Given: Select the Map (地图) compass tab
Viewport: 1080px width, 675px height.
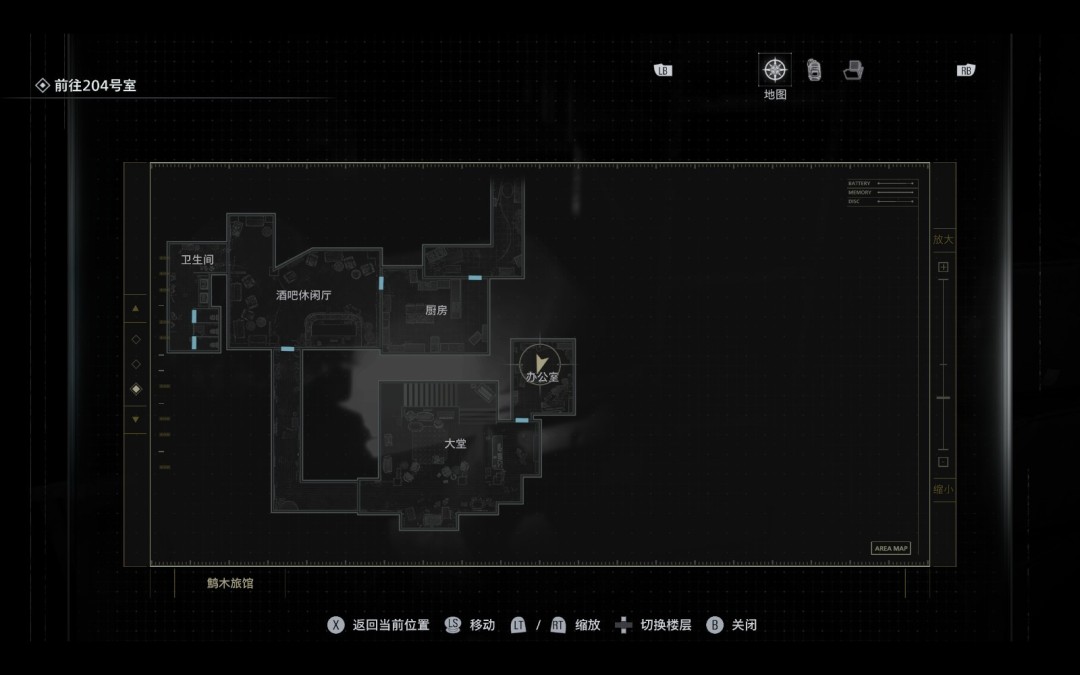Looking at the screenshot, I should [x=775, y=70].
